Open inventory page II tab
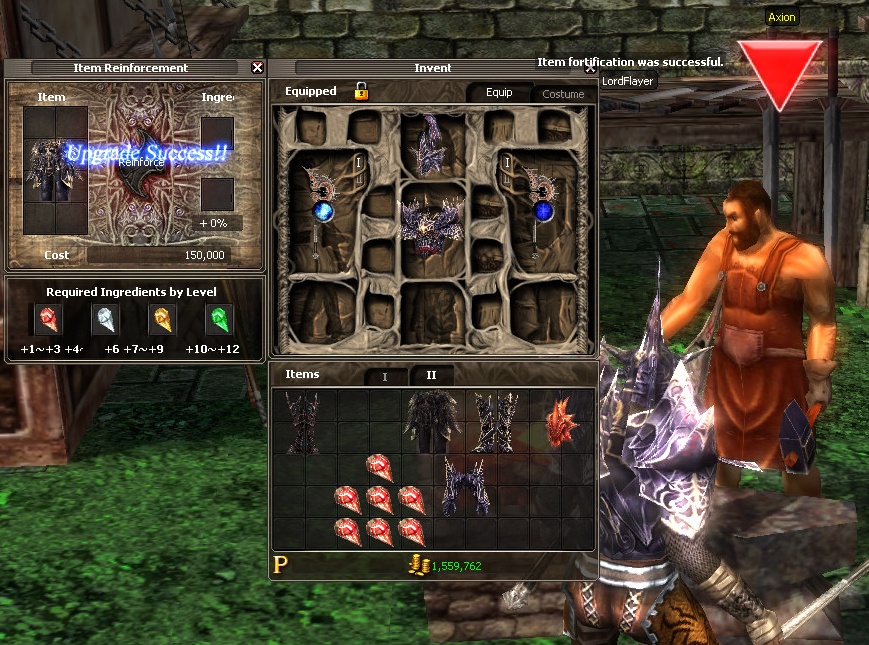 (431, 375)
